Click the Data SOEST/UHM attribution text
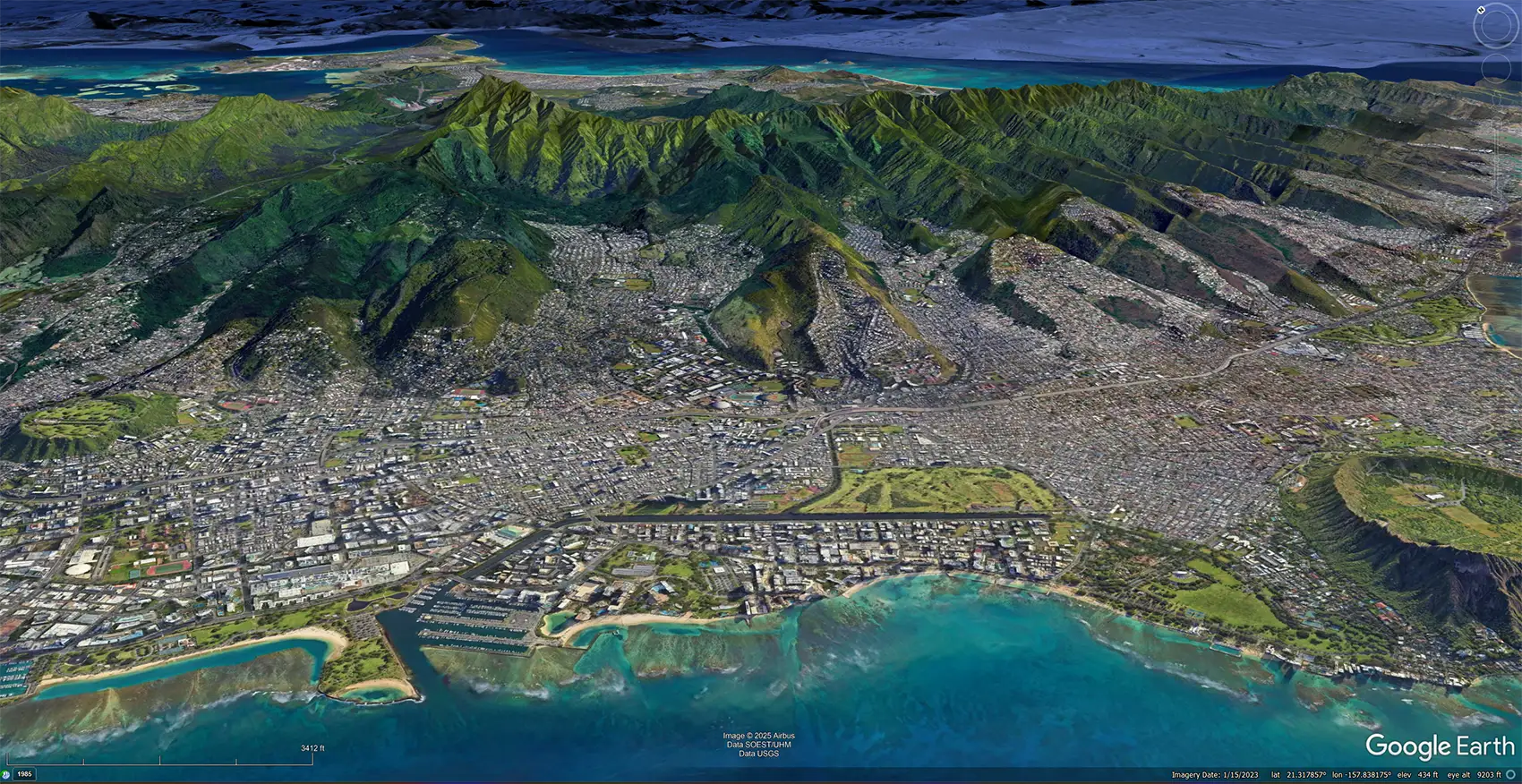This screenshot has height=784, width=1522. pos(758,744)
